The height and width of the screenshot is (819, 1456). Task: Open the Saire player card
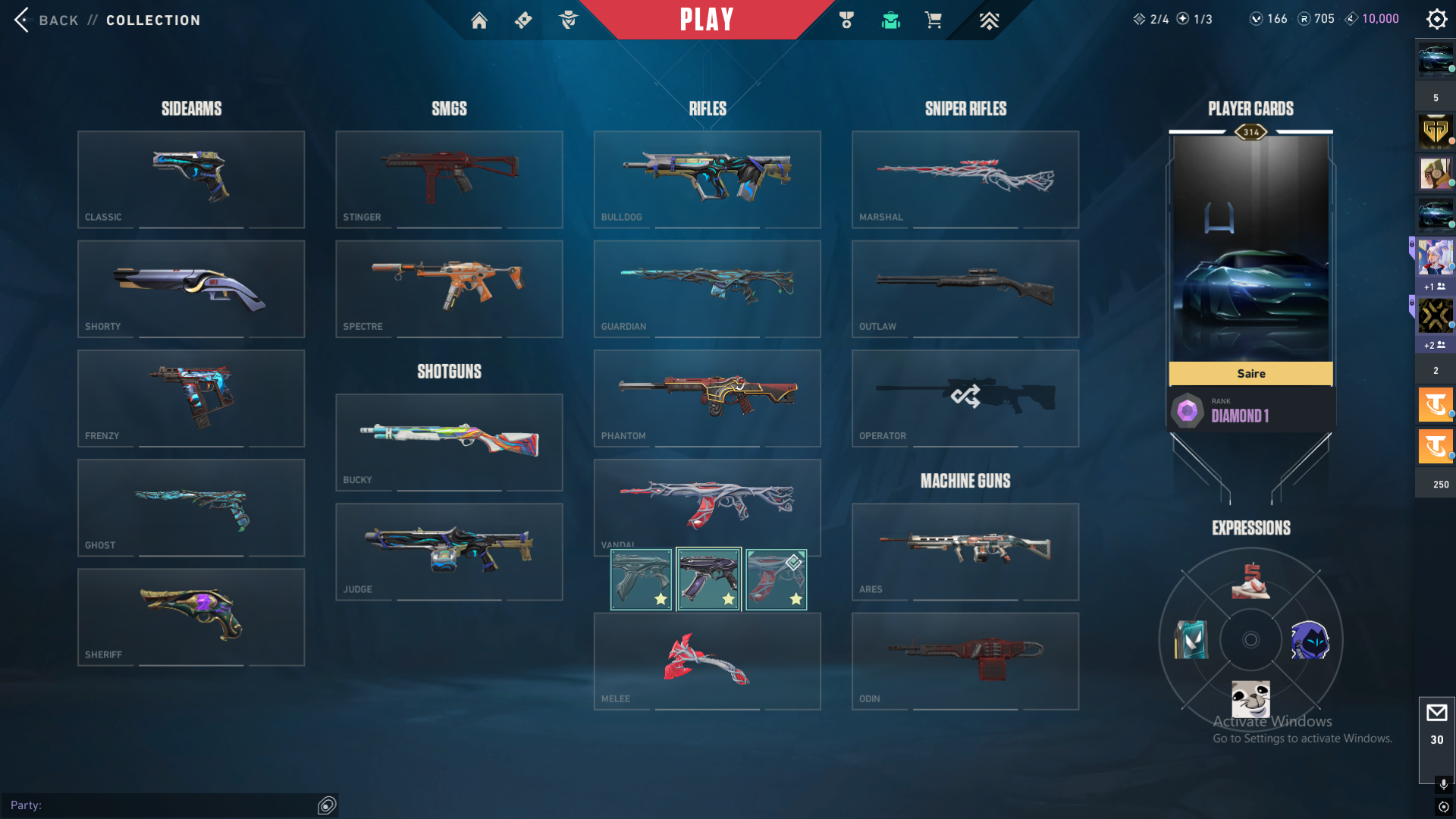1250,258
